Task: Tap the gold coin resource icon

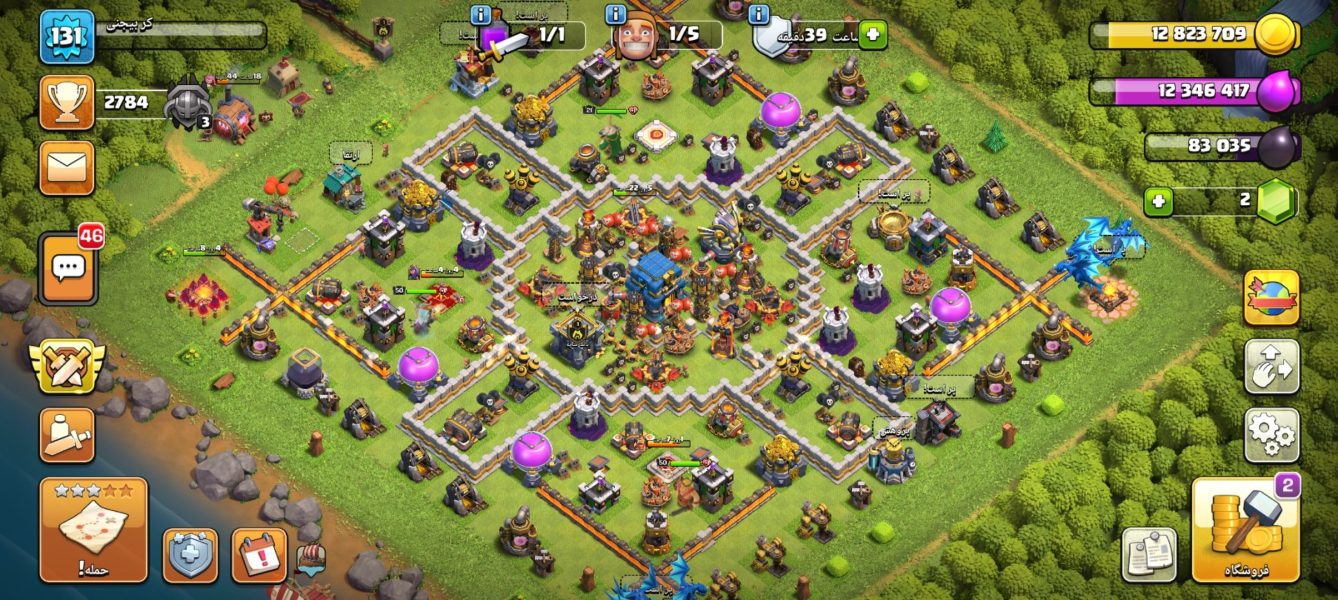Action: pyautogui.click(x=1275, y=35)
